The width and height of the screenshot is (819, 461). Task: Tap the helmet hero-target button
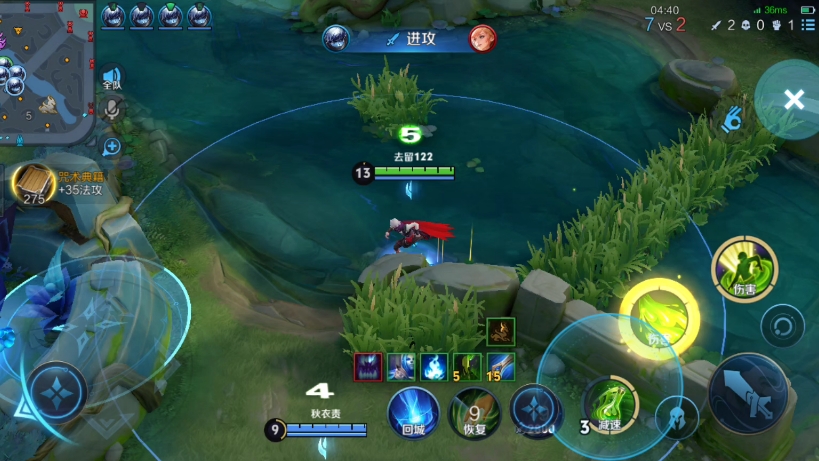[677, 418]
